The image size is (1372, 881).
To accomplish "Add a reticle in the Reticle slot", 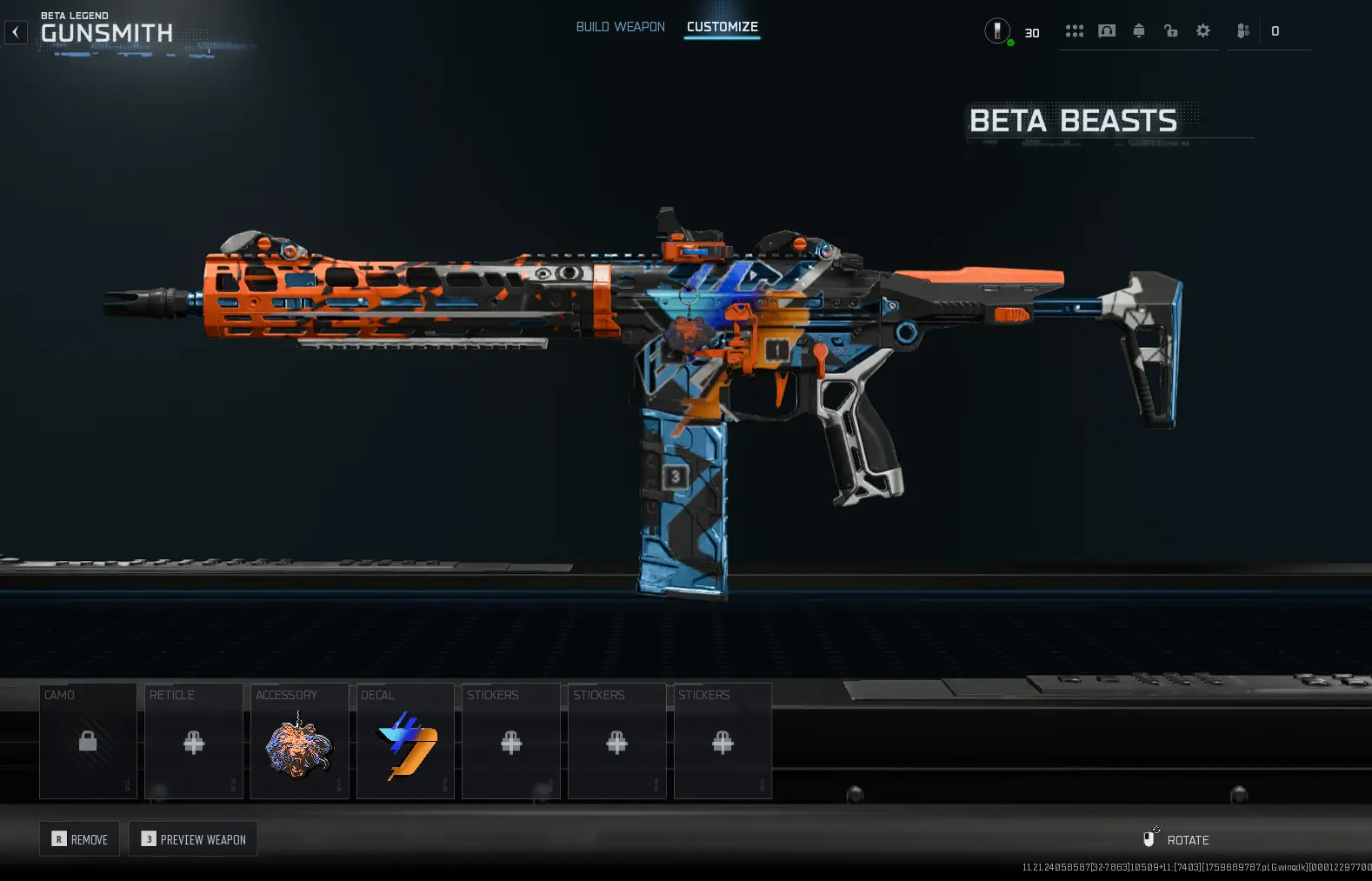I will [194, 741].
